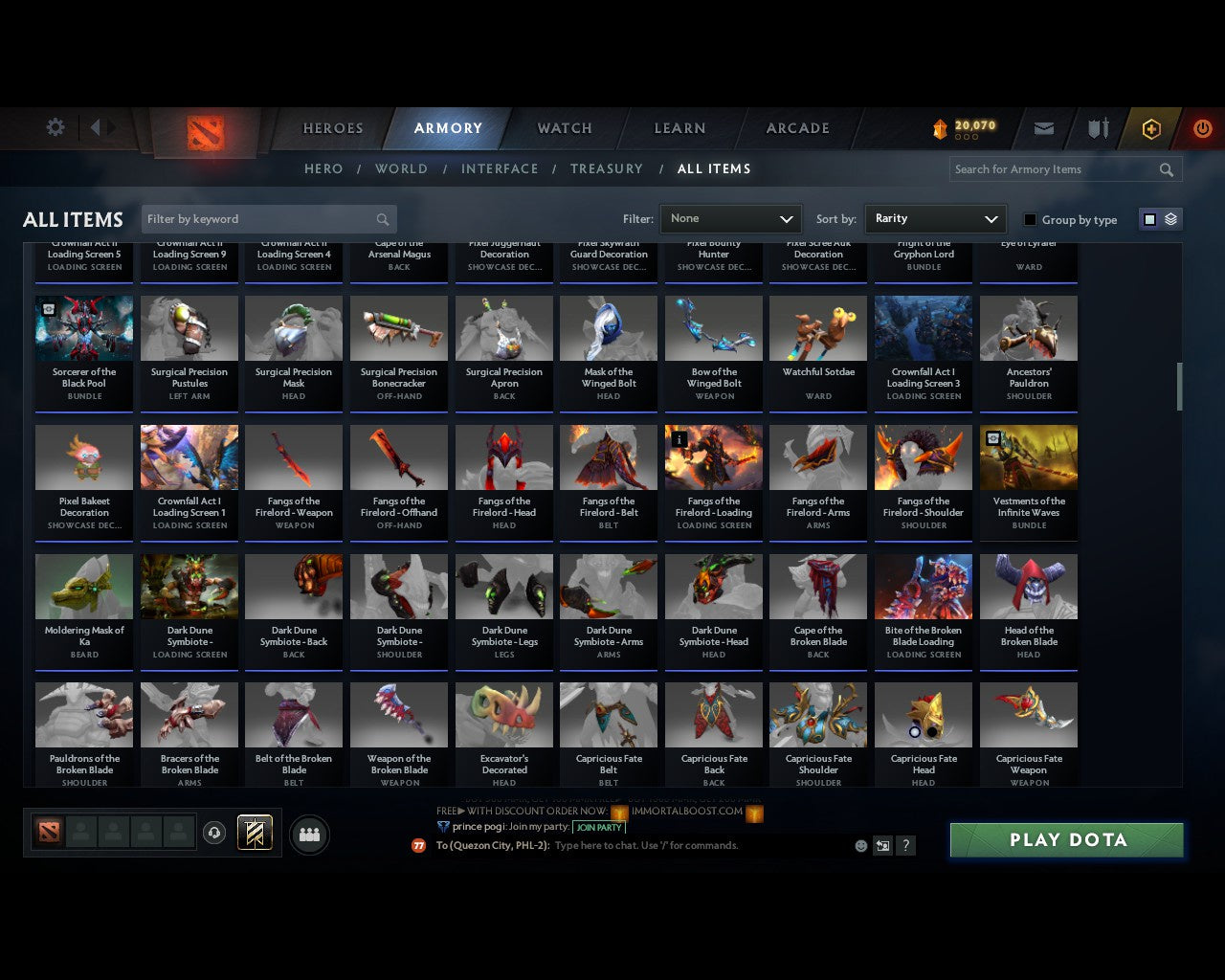1225x980 pixels.
Task: Toggle the grid view display mode
Action: (x=1149, y=219)
